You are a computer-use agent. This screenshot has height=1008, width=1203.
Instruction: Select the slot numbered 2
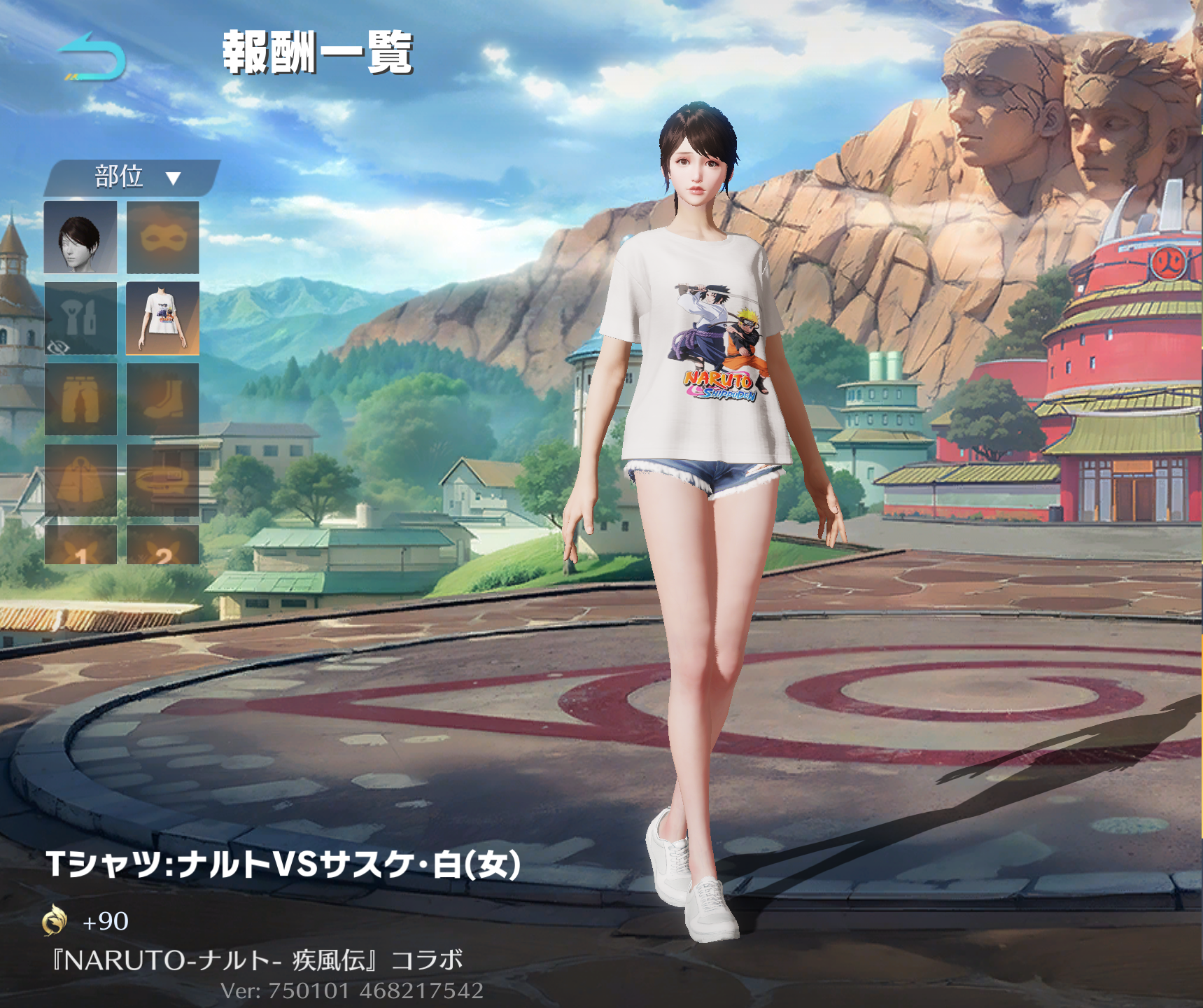coord(162,546)
